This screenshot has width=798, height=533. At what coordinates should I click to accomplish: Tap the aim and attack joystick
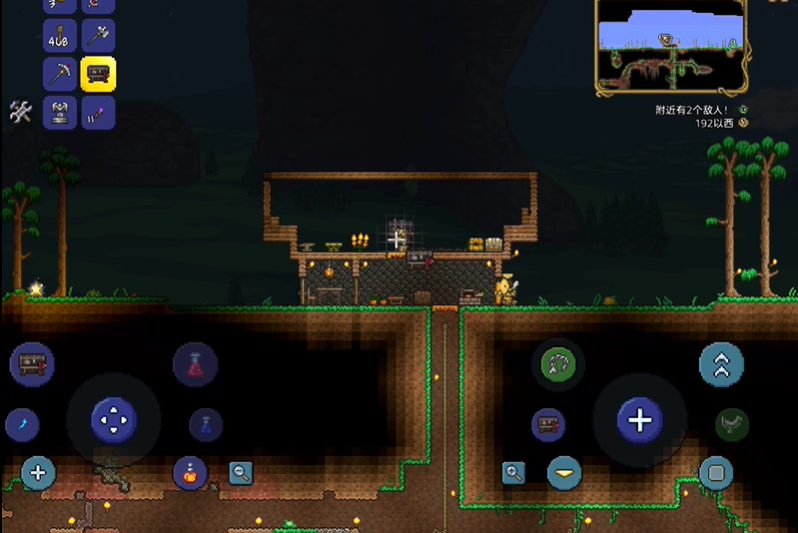point(640,419)
